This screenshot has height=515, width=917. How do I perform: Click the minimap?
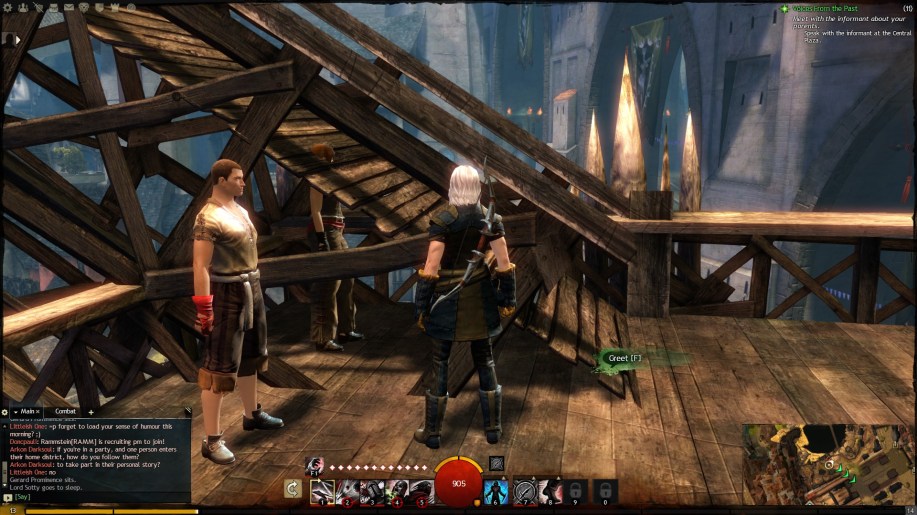pyautogui.click(x=830, y=464)
